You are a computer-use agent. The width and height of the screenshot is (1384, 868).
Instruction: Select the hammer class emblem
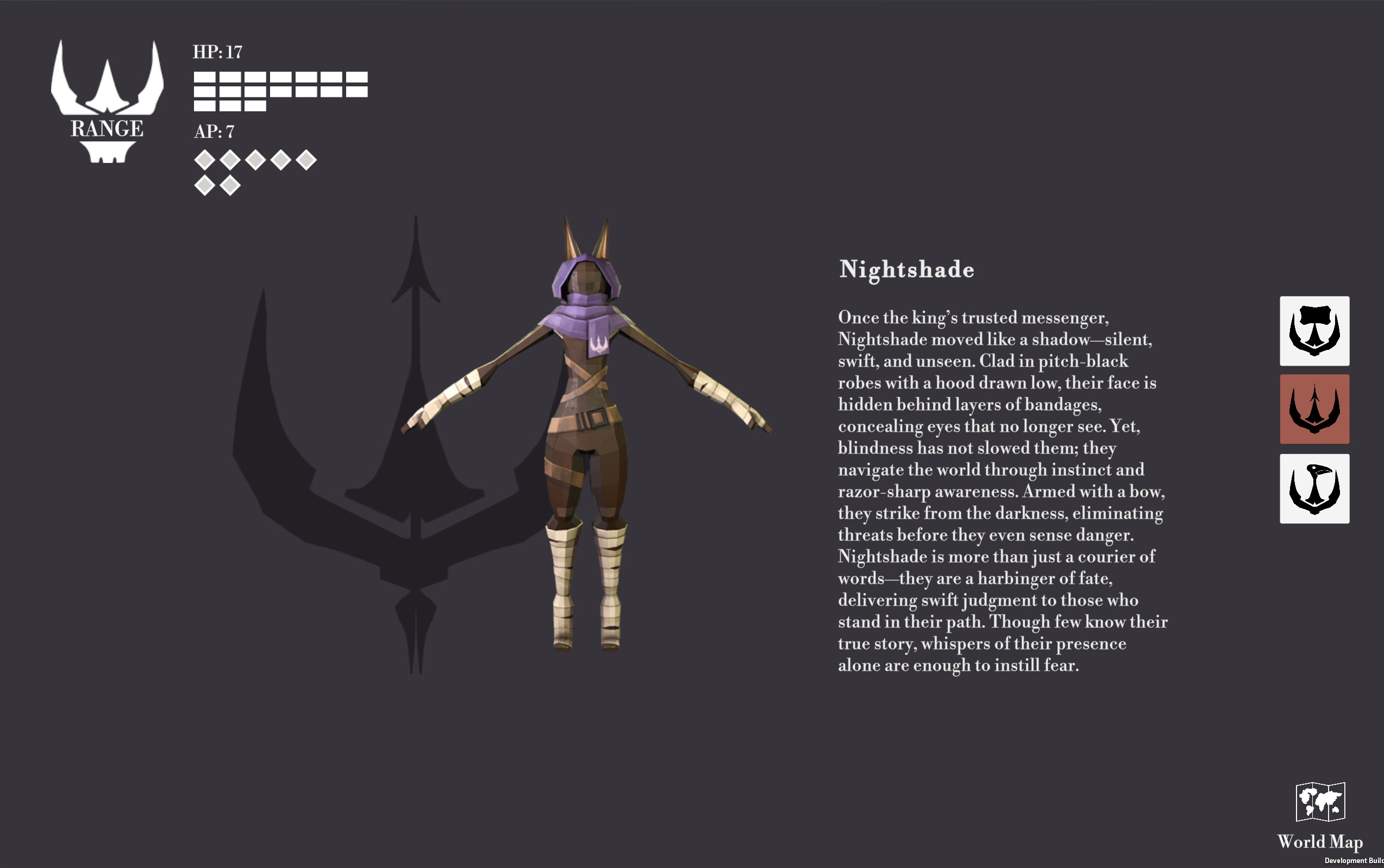click(x=1314, y=331)
